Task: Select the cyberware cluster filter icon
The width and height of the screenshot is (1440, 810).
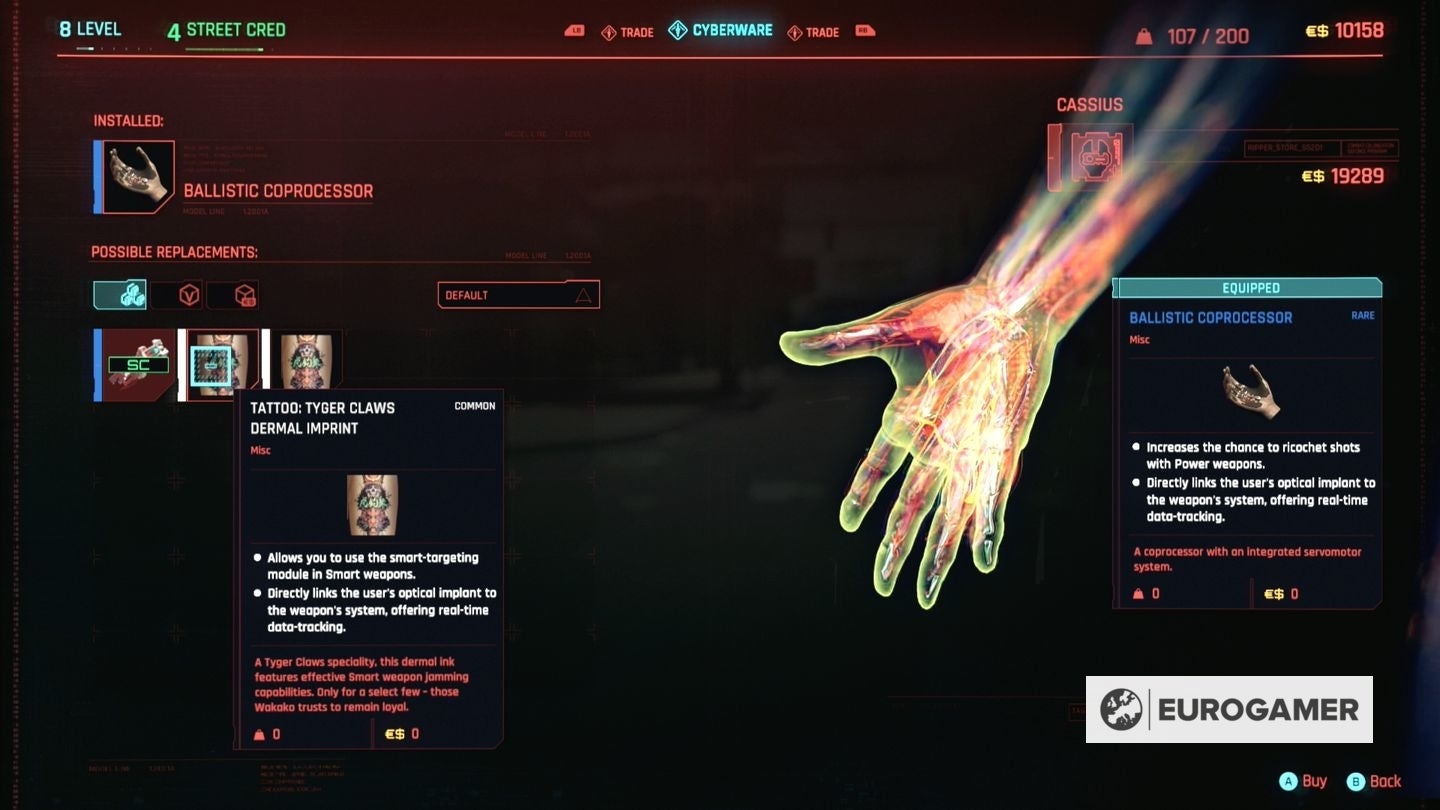Action: pos(120,294)
